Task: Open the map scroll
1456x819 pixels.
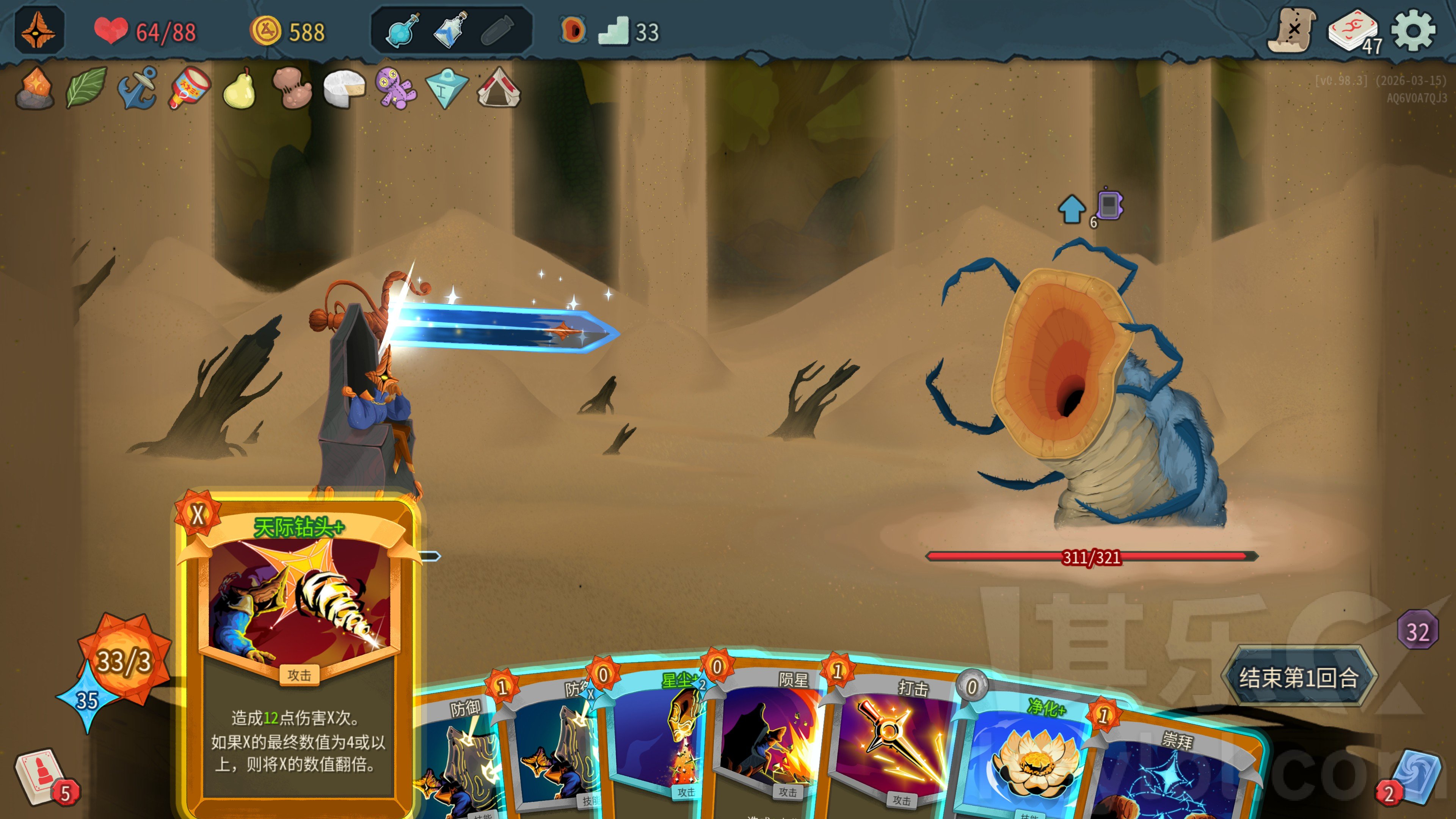Action: [x=1291, y=30]
